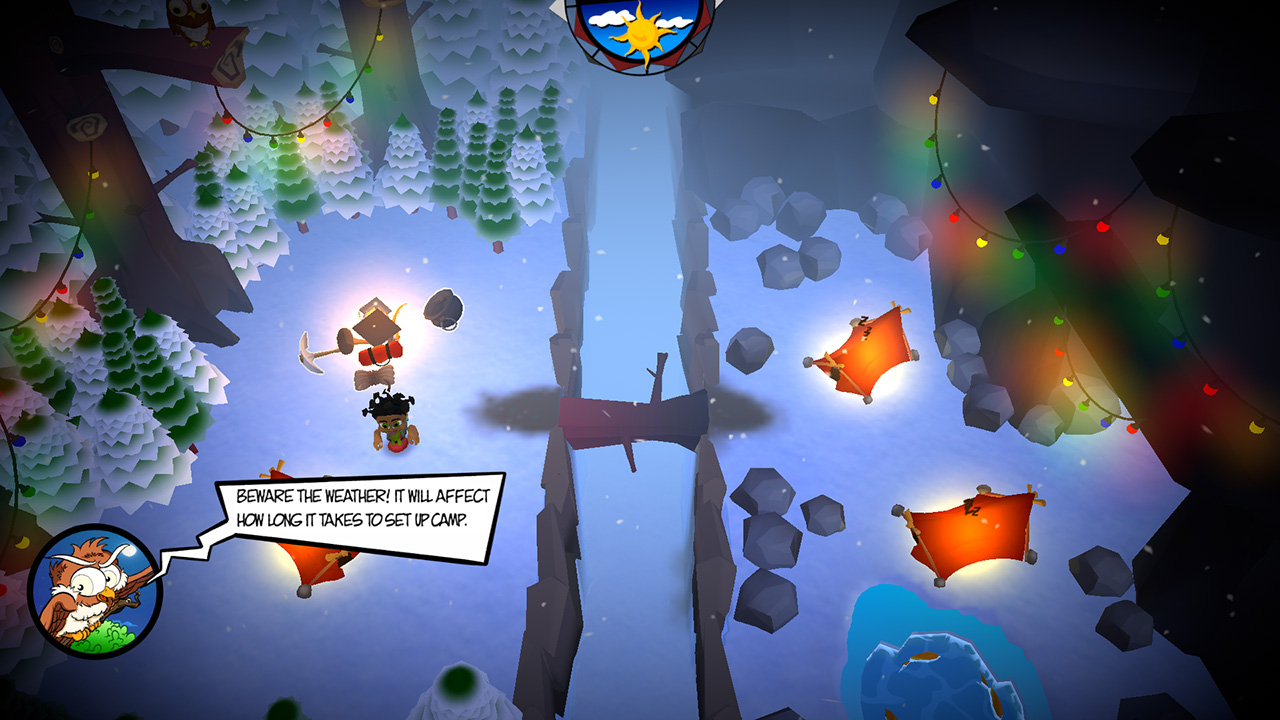The height and width of the screenshot is (720, 1280).
Task: Click a green bulb on the right-side light string
Action: click(x=927, y=142)
